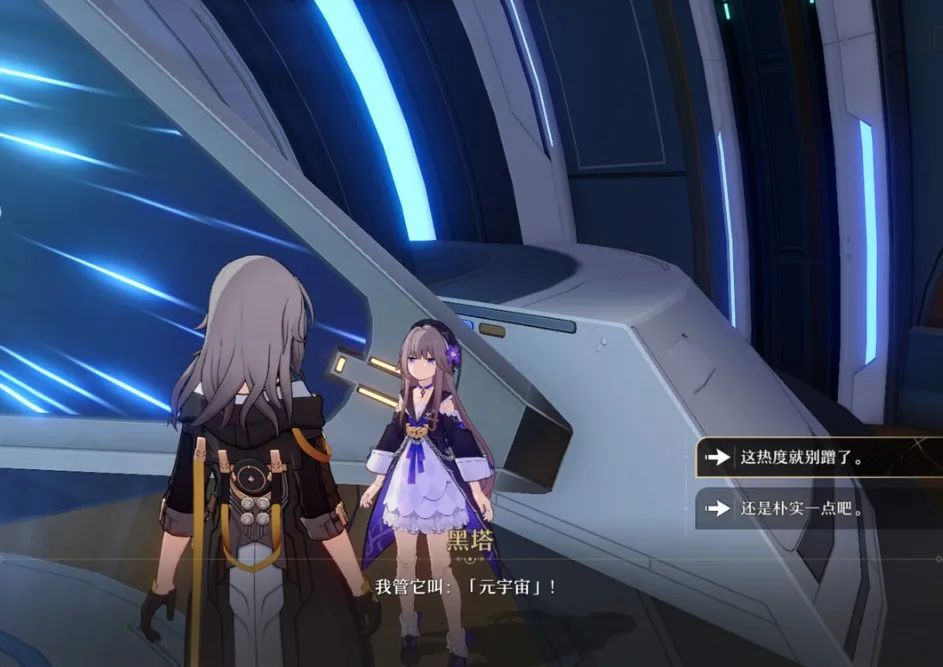Select dialogue option "还是朴实一点吧。"
The image size is (943, 667).
coord(800,509)
